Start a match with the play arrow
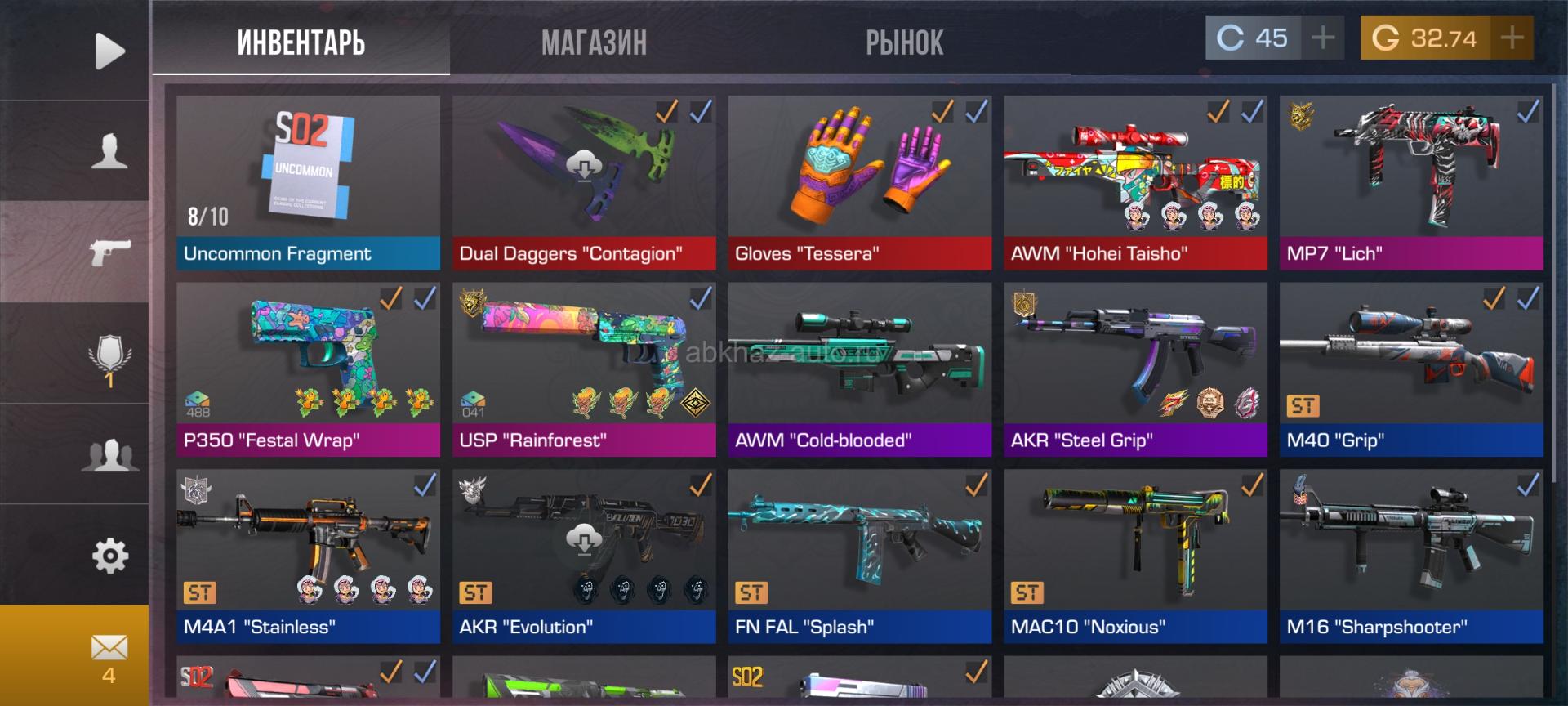1568x706 pixels. 109,51
